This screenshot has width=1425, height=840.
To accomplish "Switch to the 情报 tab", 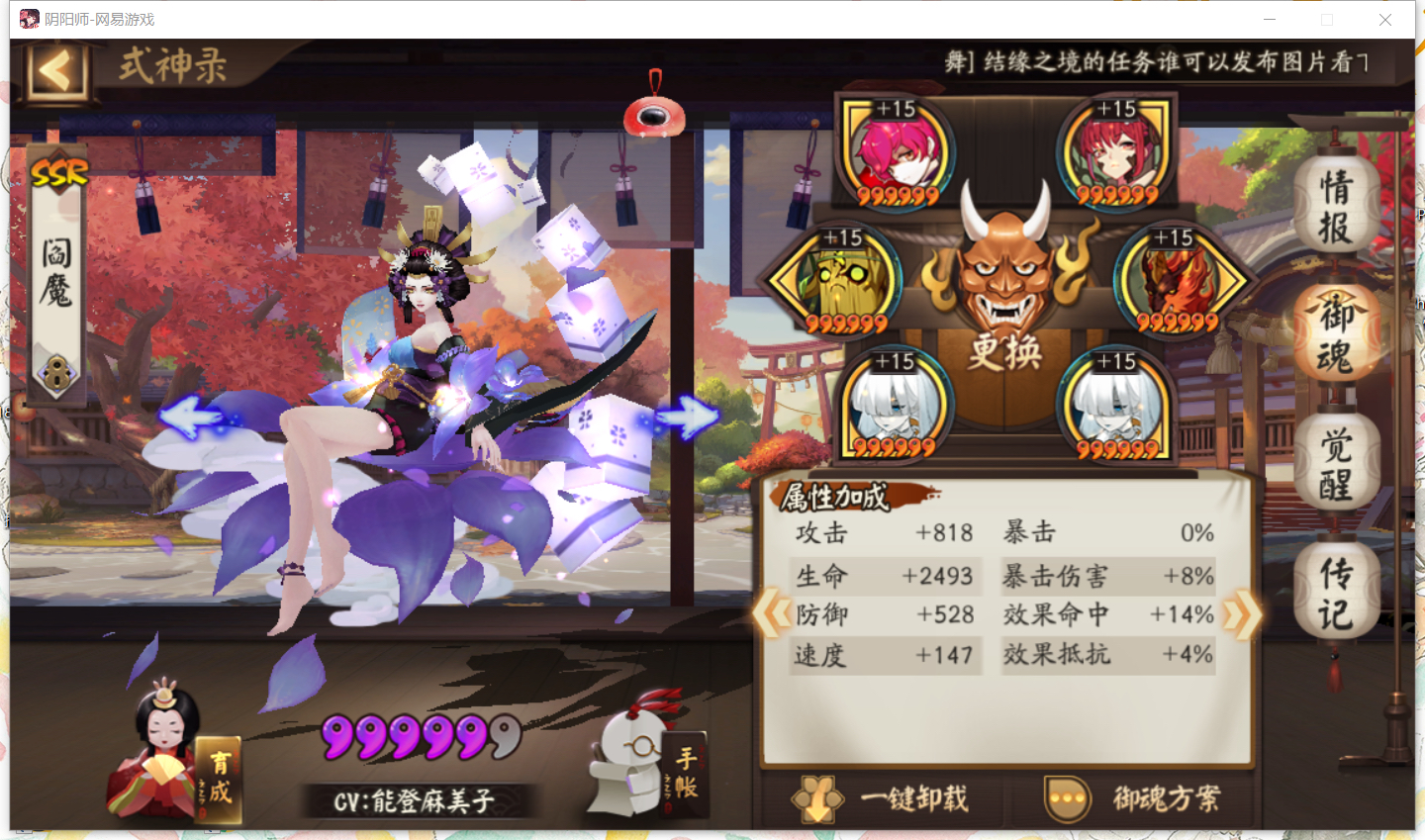I will click(1336, 205).
